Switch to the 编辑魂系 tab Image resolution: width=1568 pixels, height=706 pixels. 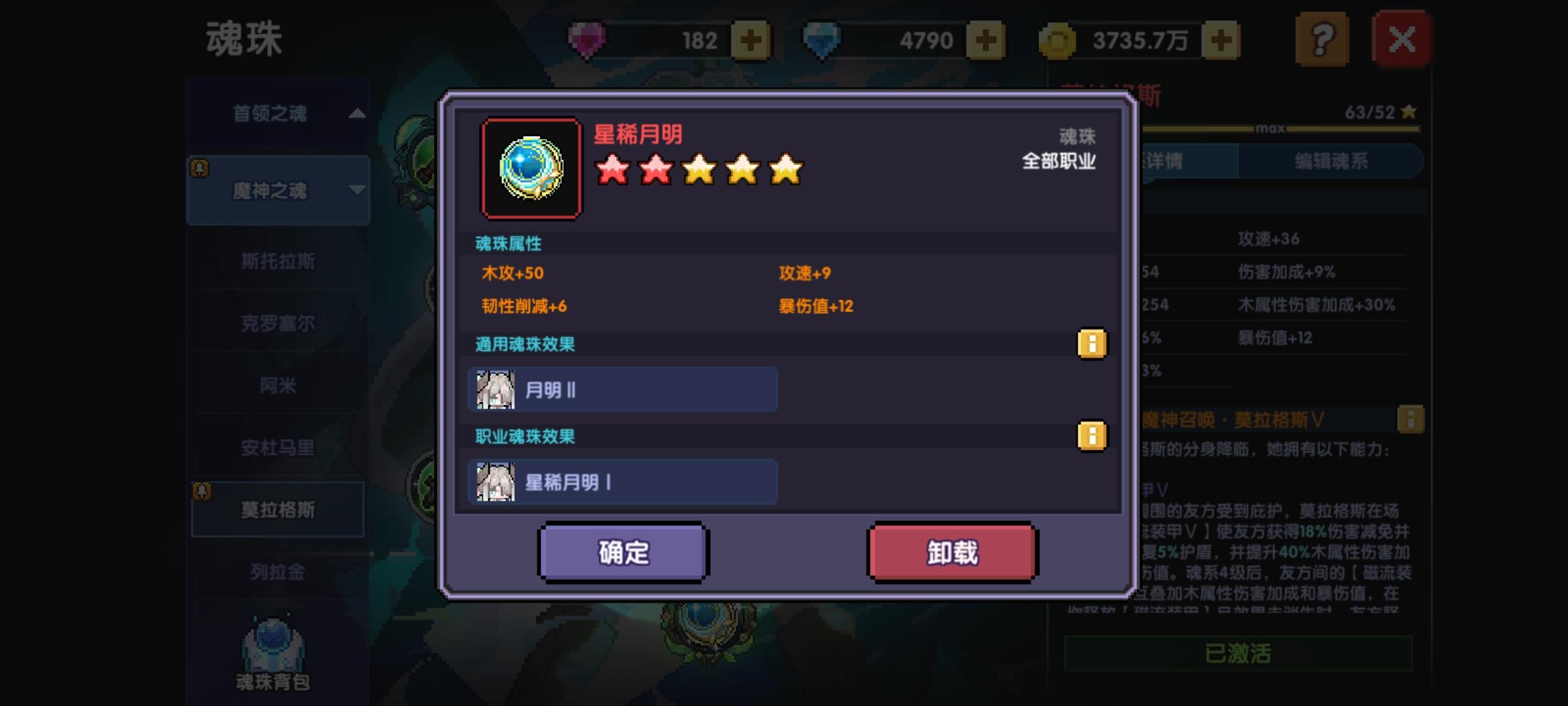[x=1330, y=161]
